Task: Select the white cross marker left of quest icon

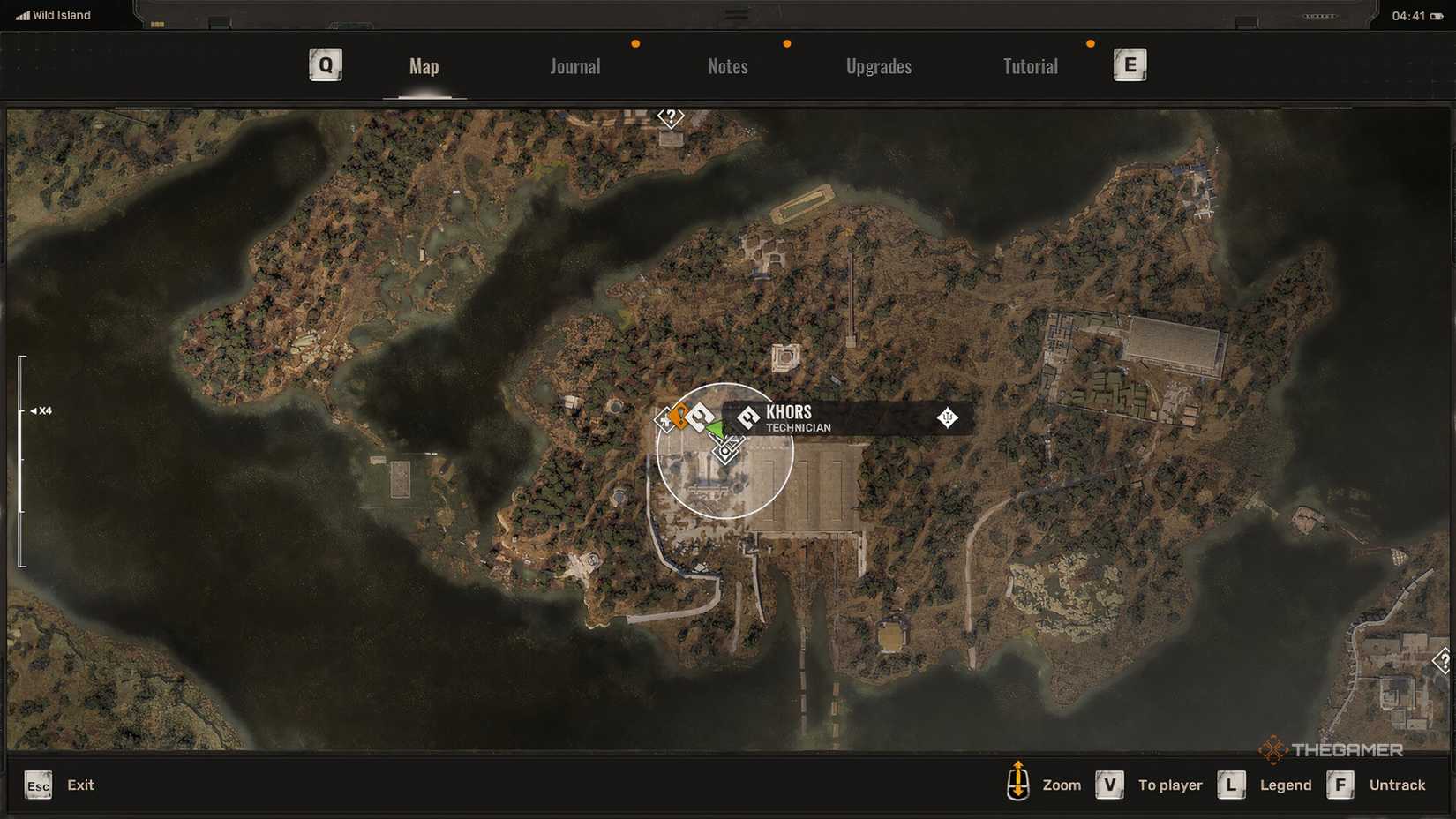Action: 664,419
